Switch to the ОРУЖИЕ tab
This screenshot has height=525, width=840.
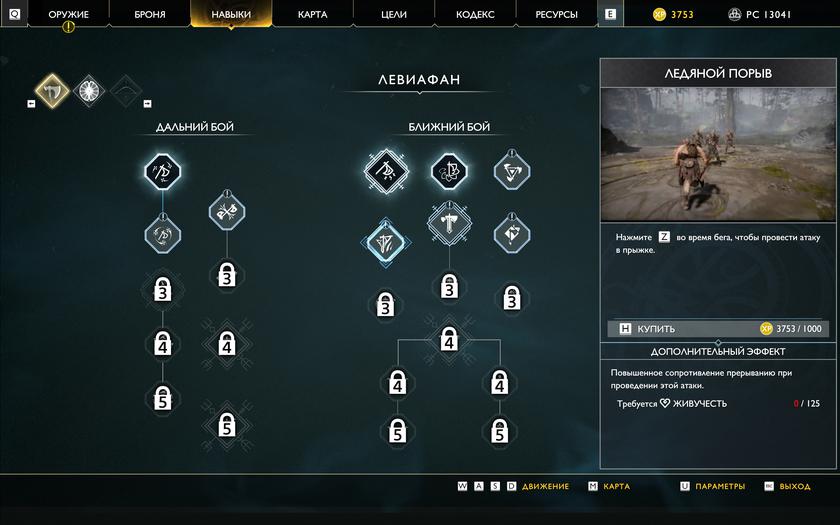pyautogui.click(x=68, y=15)
